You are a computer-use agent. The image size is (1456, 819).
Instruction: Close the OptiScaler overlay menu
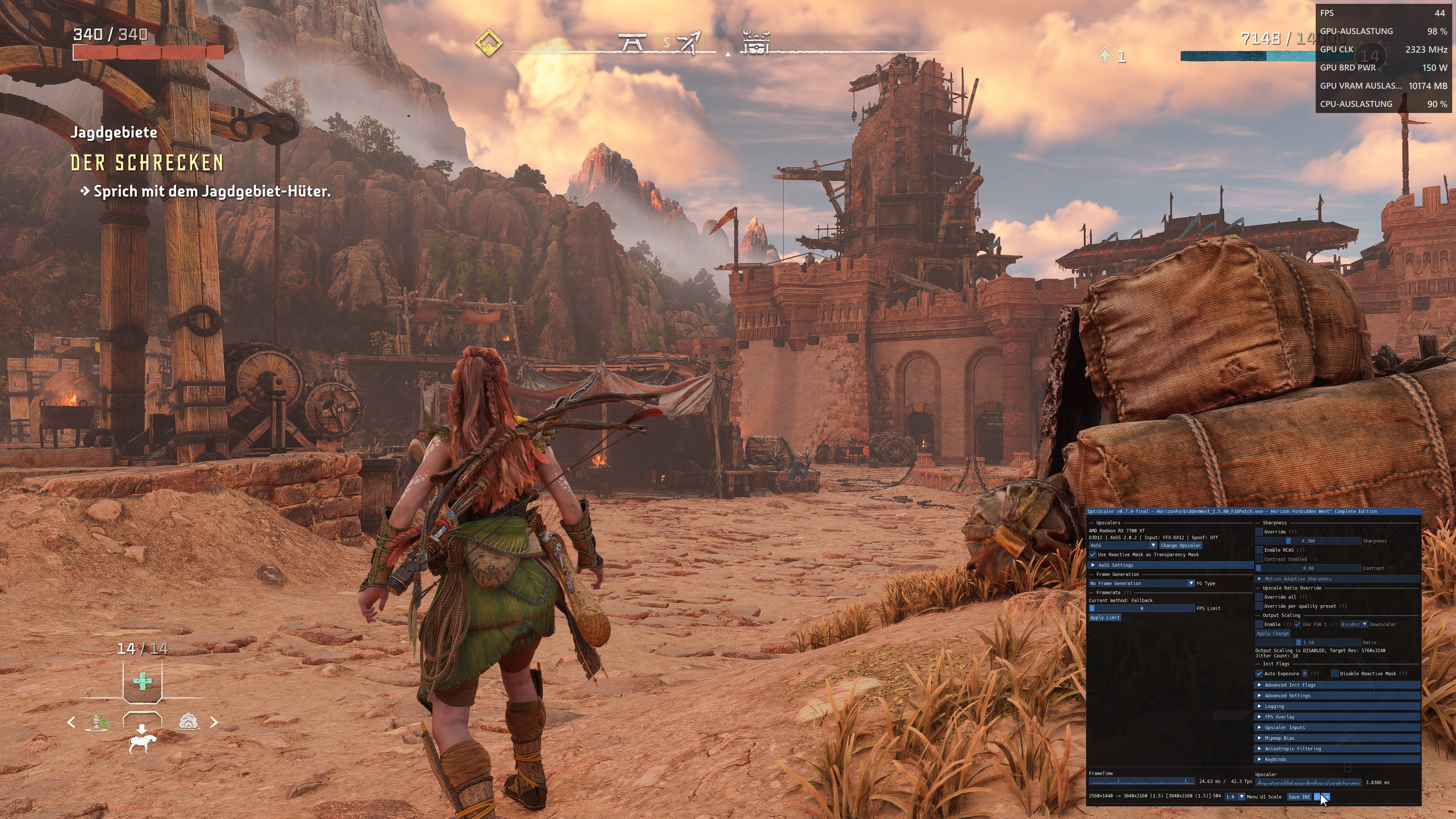[1321, 797]
